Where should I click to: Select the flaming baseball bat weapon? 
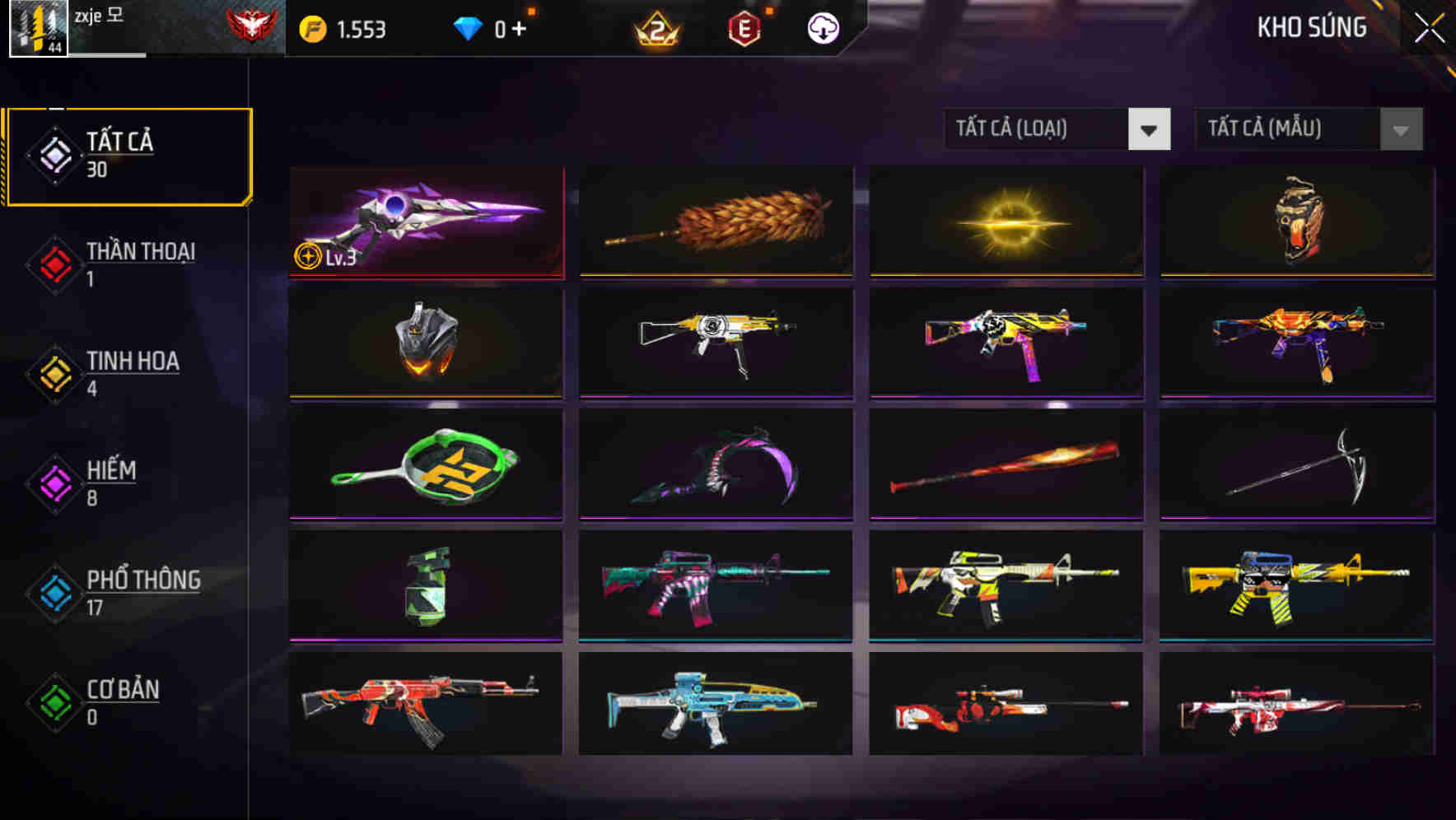click(x=1006, y=464)
